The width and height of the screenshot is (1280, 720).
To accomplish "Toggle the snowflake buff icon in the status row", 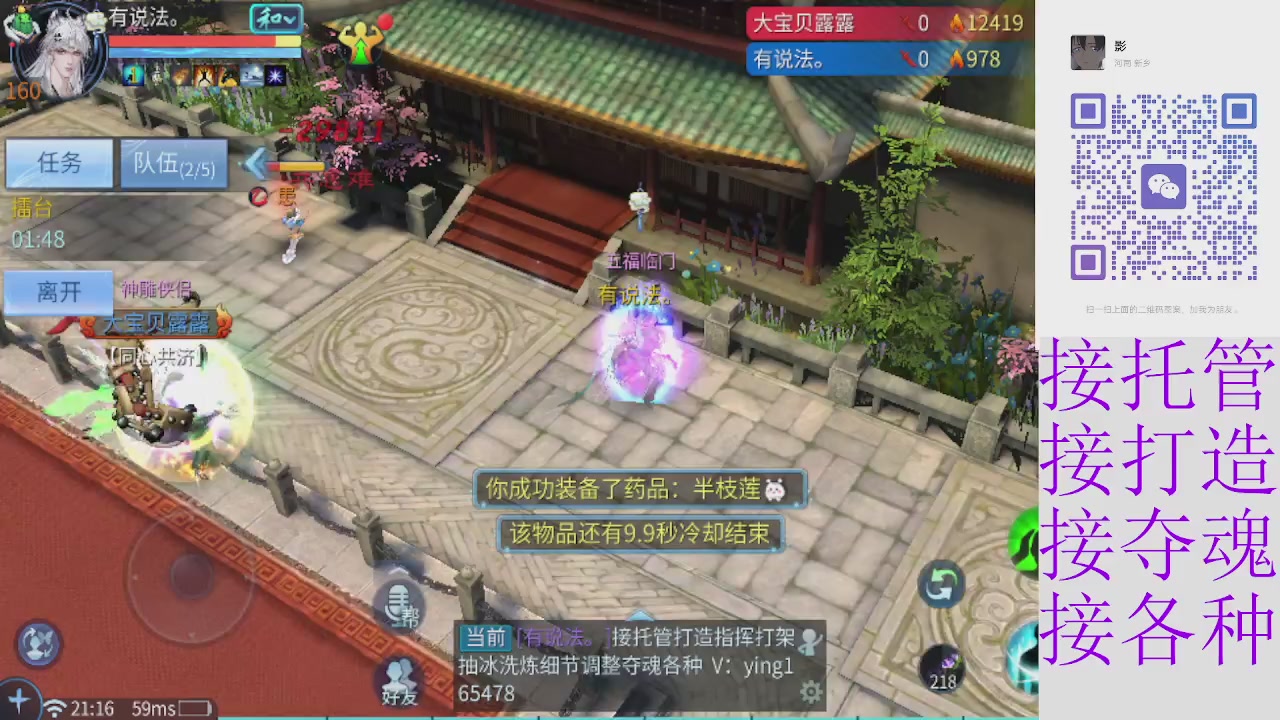I will (x=274, y=77).
